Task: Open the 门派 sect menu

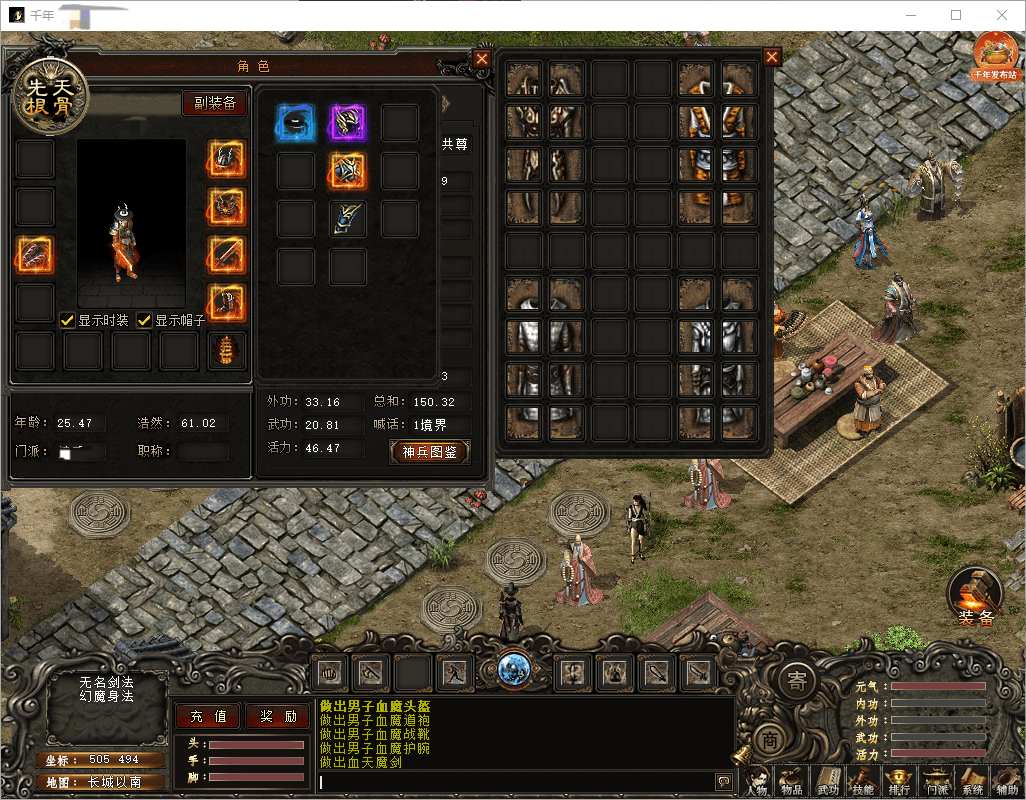Action: [x=936, y=781]
